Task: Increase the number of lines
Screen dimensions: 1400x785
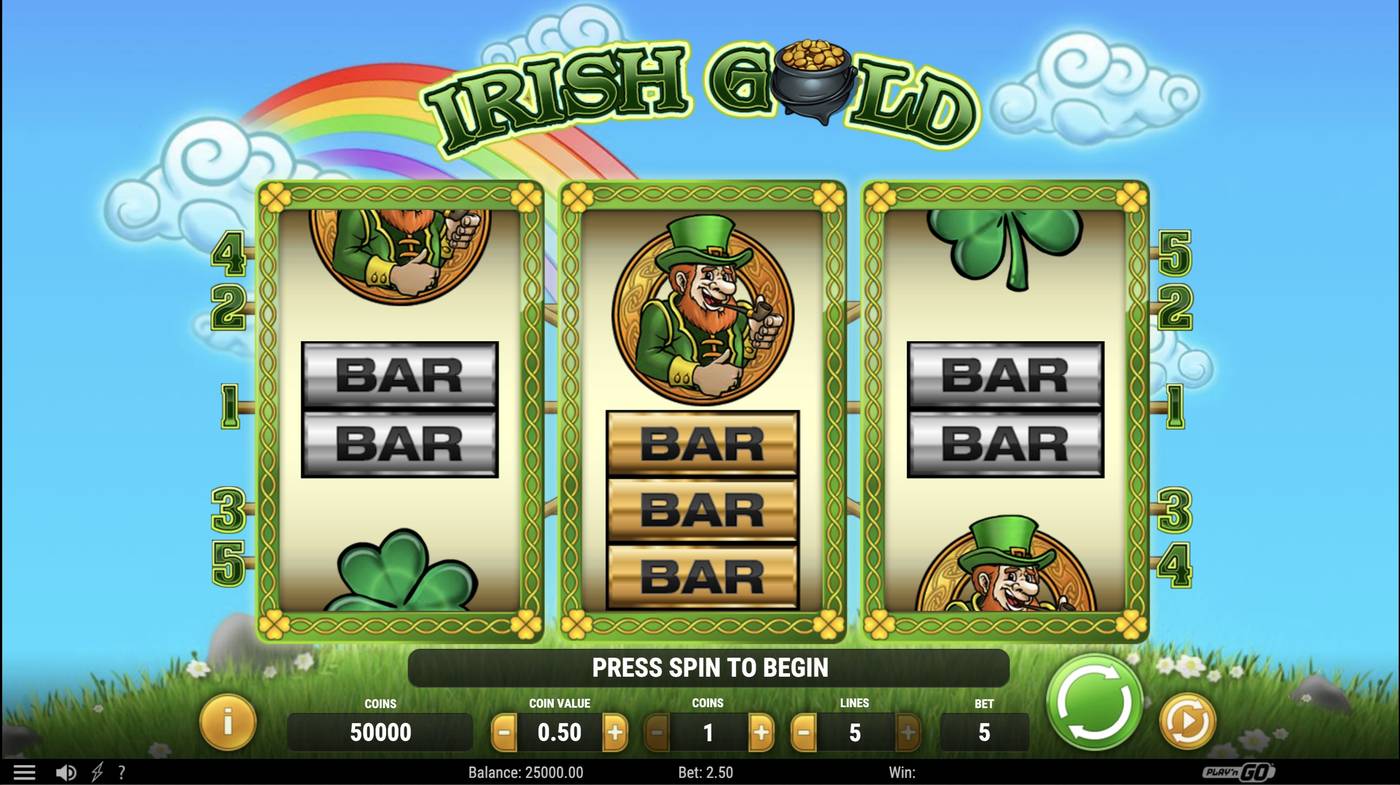Action: click(908, 732)
